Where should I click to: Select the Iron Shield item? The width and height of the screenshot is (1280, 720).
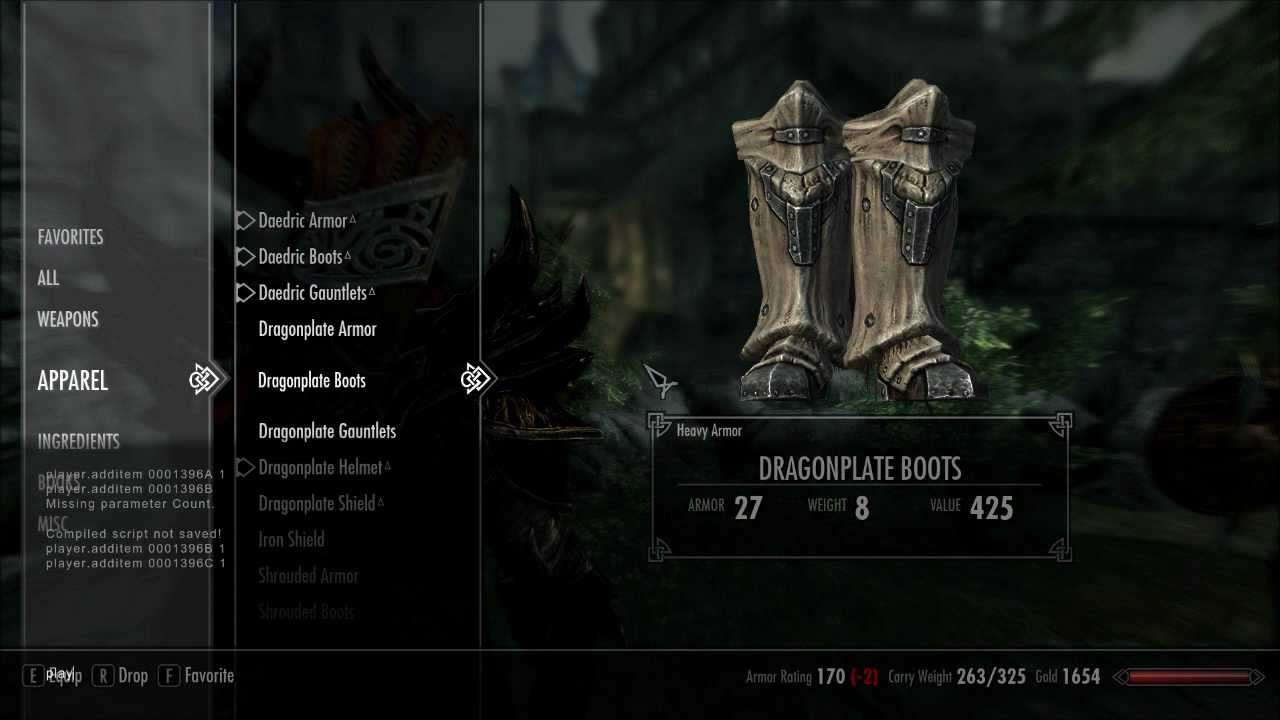pos(291,540)
